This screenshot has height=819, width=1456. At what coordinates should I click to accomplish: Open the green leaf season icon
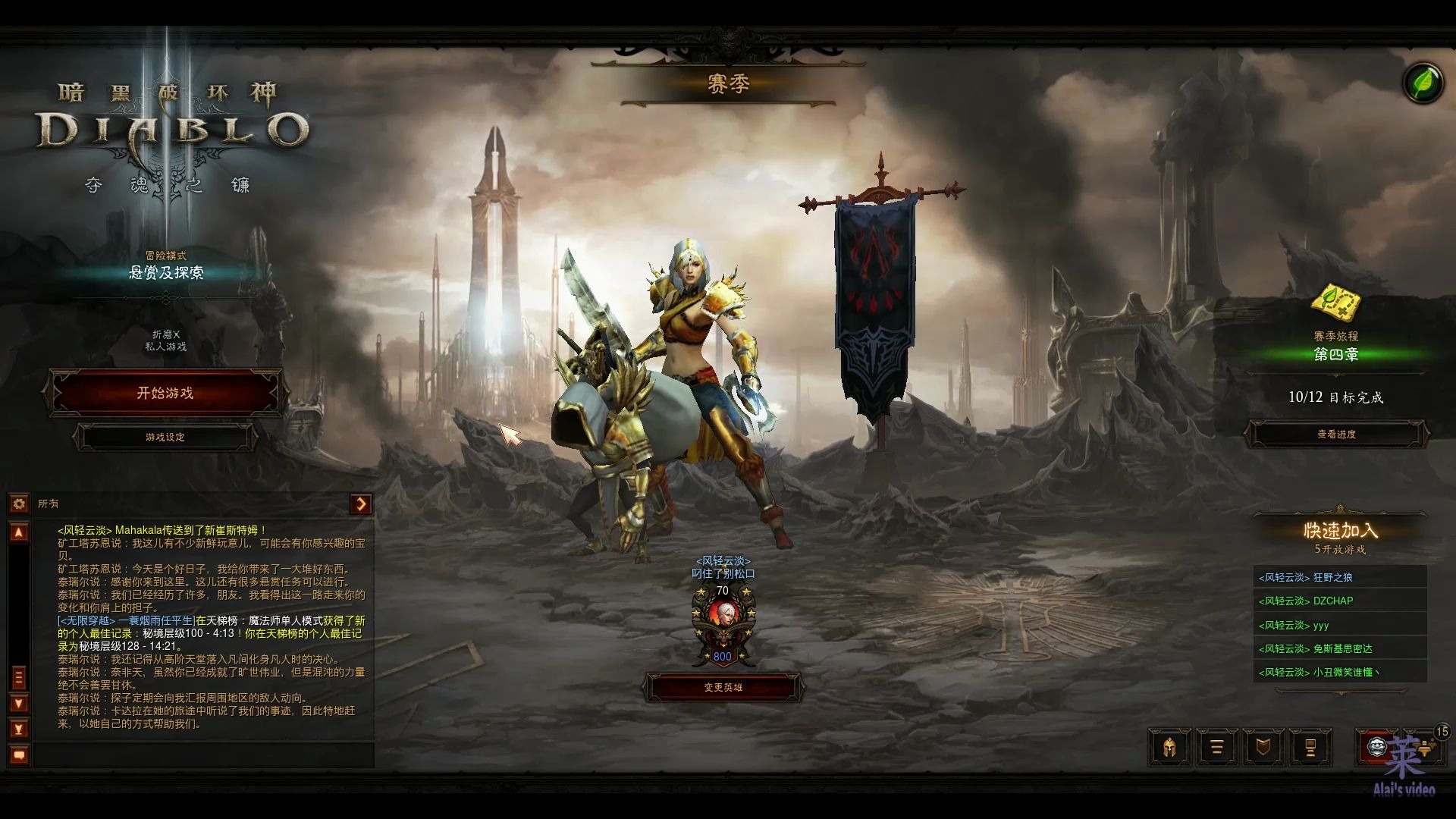pyautogui.click(x=1423, y=83)
